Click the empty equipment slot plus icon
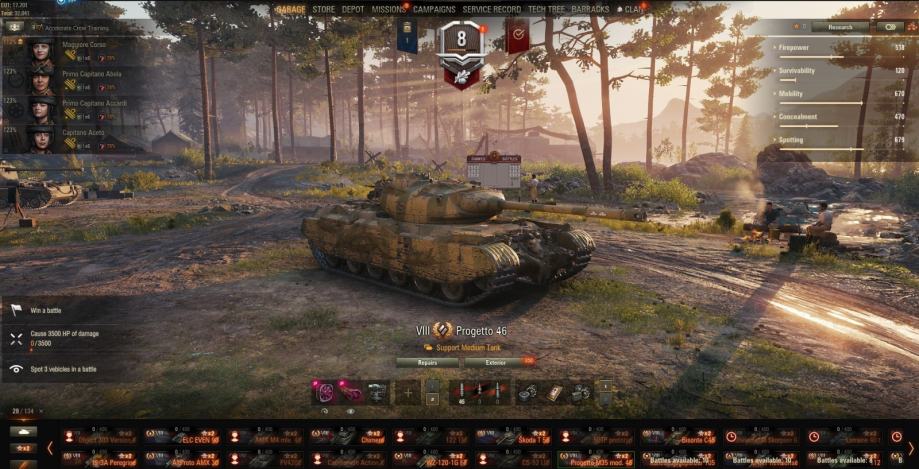This screenshot has height=469, width=919. 407,392
